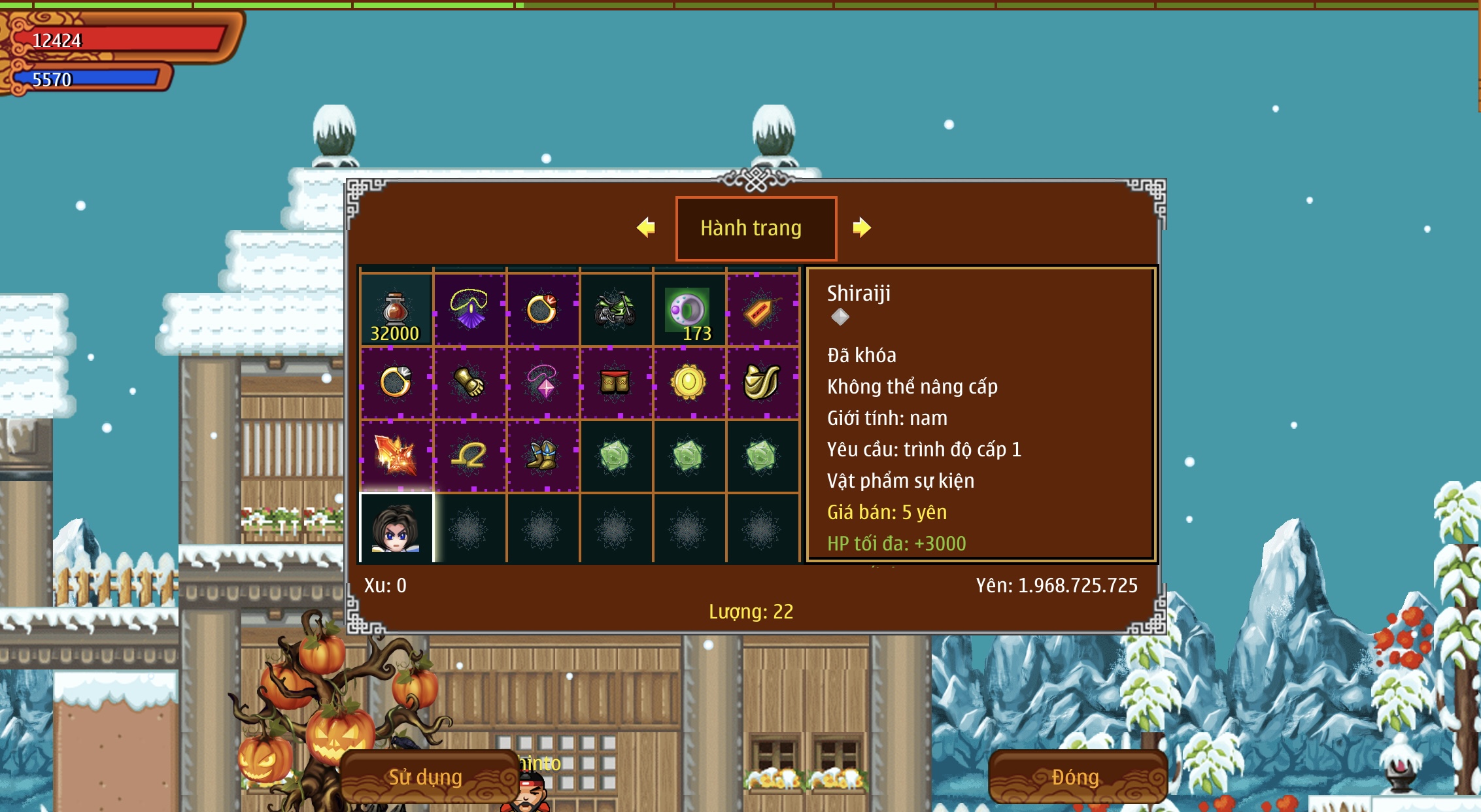Image resolution: width=1481 pixels, height=812 pixels.
Task: Go to the next tab with right arrow
Action: click(861, 228)
